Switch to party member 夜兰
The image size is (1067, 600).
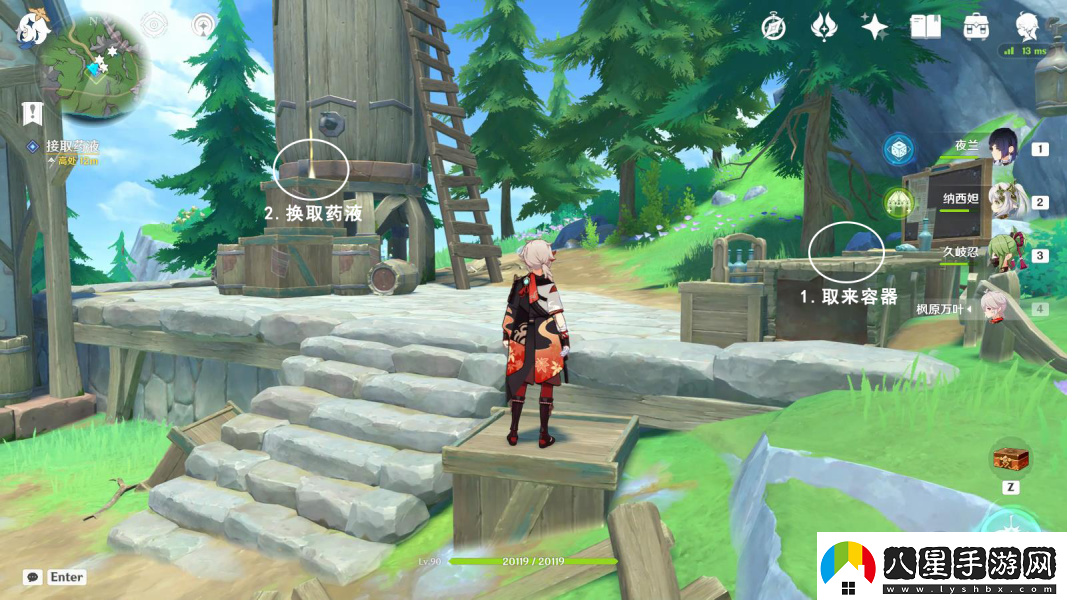[1002, 148]
